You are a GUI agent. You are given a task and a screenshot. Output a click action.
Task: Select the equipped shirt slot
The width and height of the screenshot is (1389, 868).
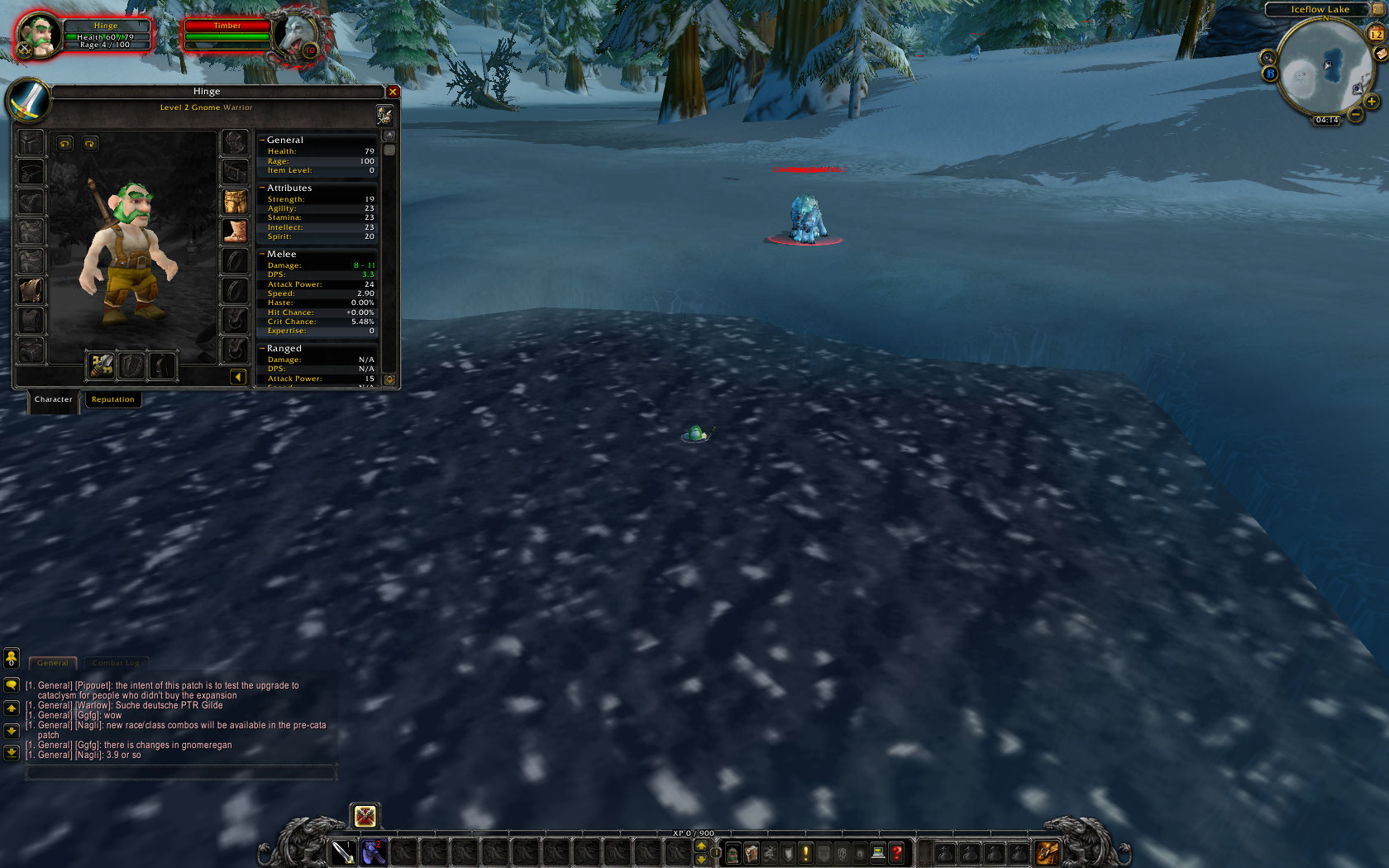coord(31,290)
